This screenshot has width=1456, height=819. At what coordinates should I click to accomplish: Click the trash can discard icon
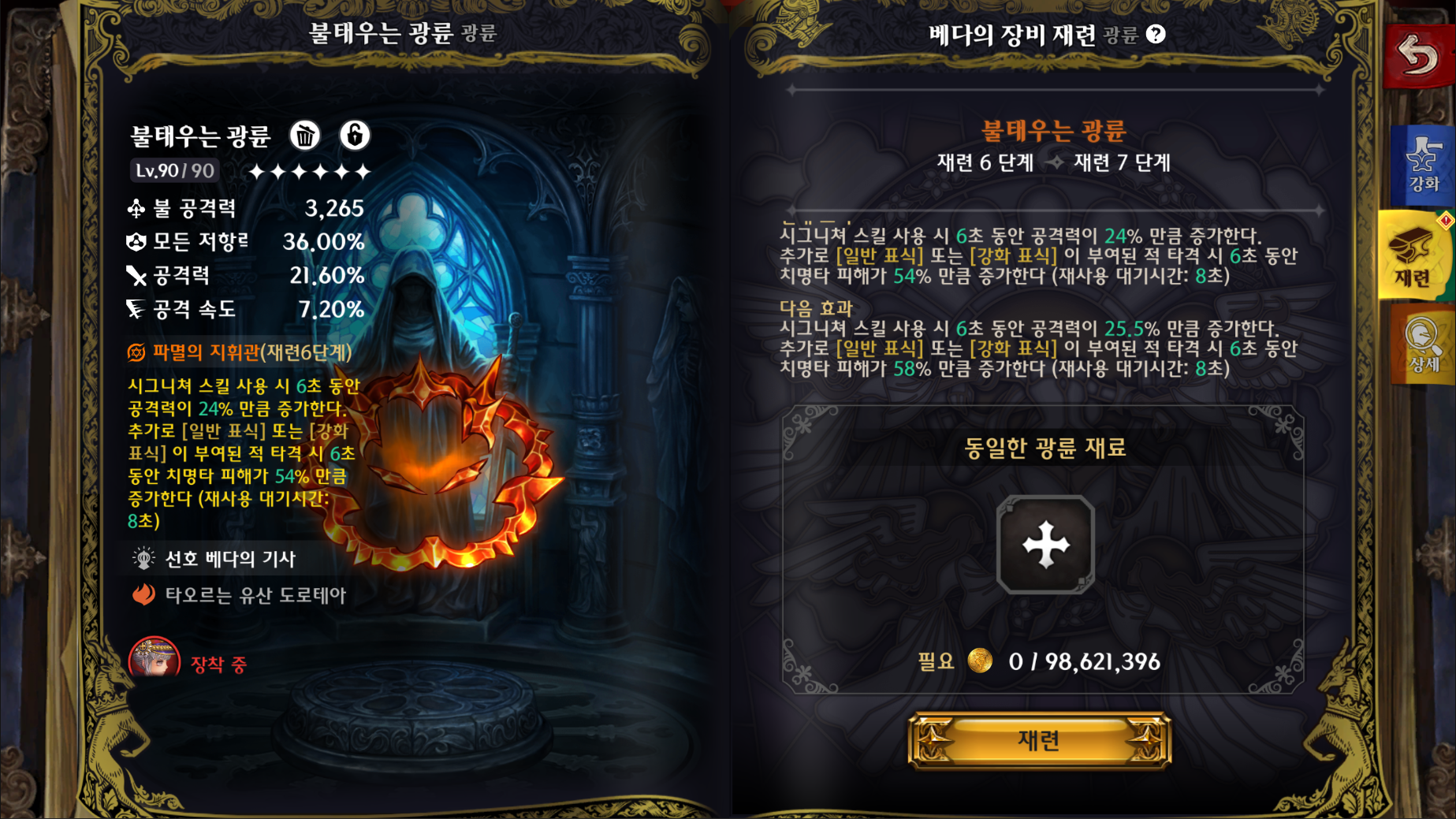[305, 136]
